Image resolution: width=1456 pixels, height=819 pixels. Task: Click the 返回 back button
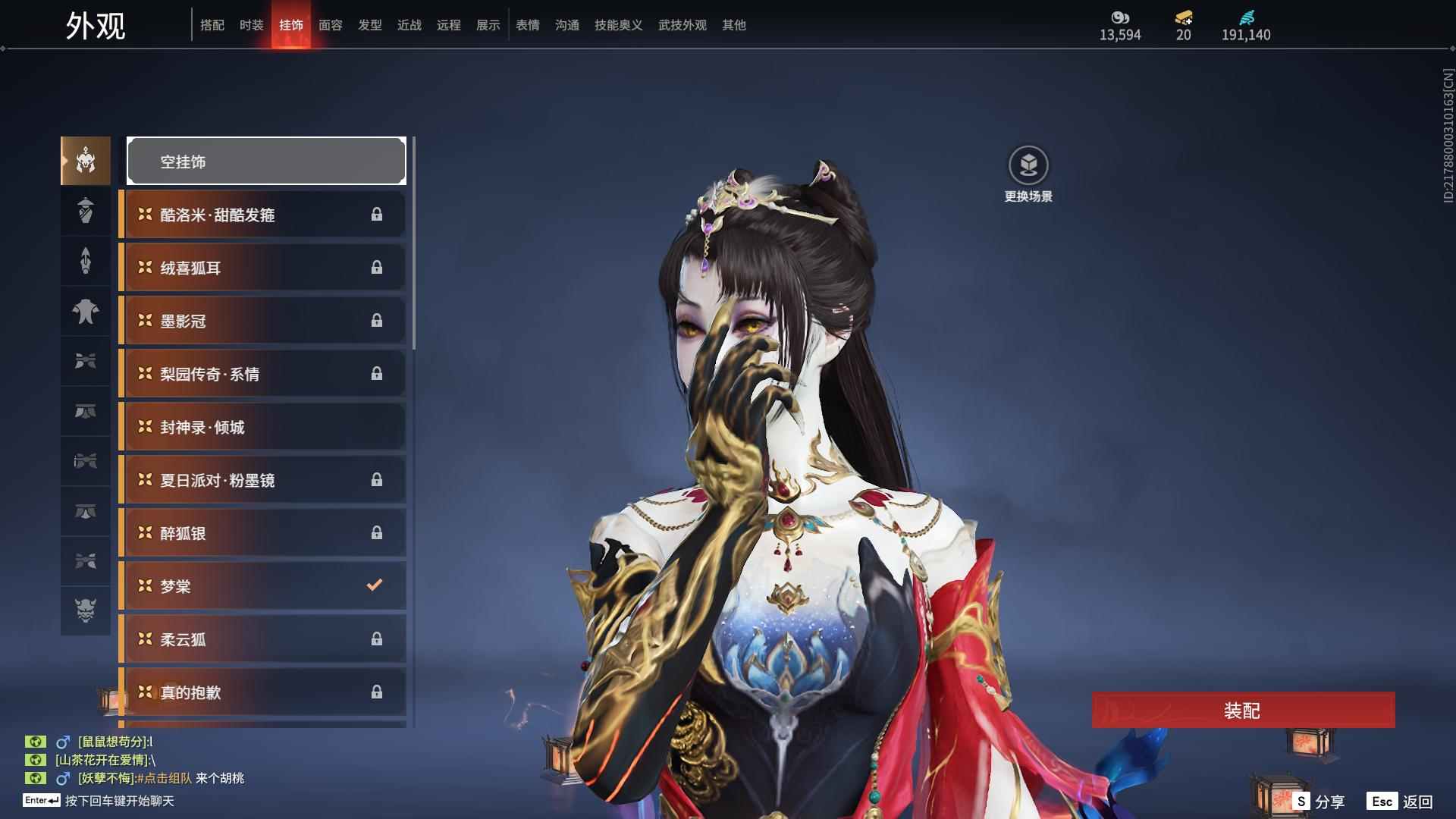point(1401,802)
